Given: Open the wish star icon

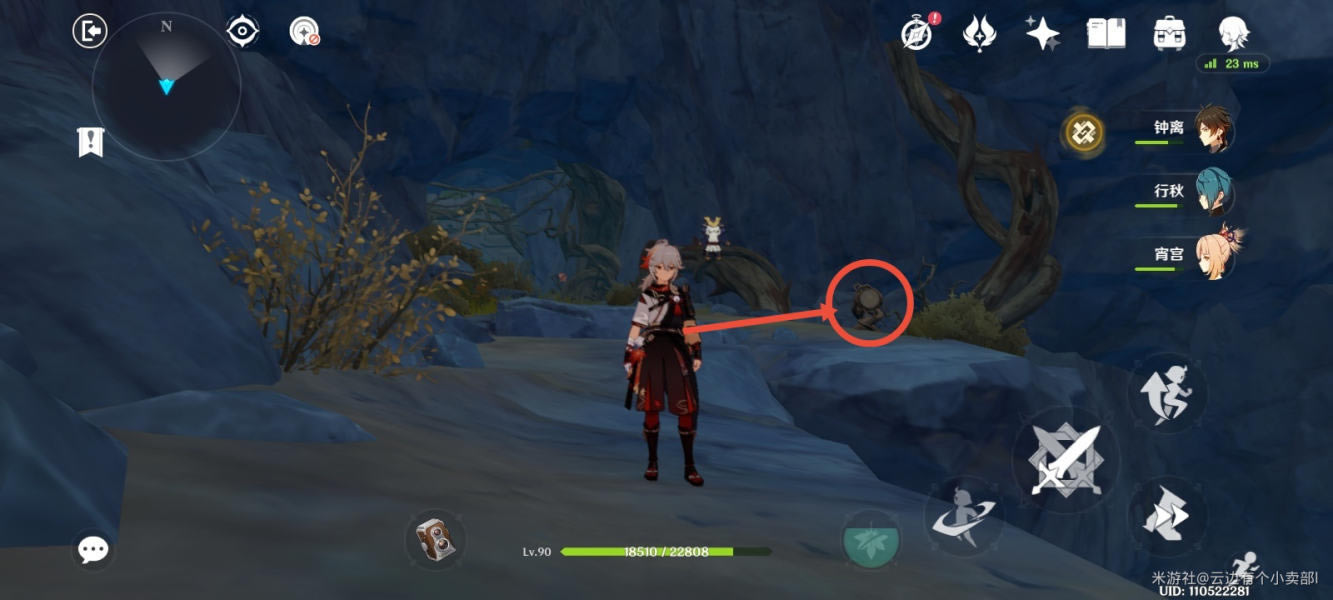Looking at the screenshot, I should (x=1042, y=33).
